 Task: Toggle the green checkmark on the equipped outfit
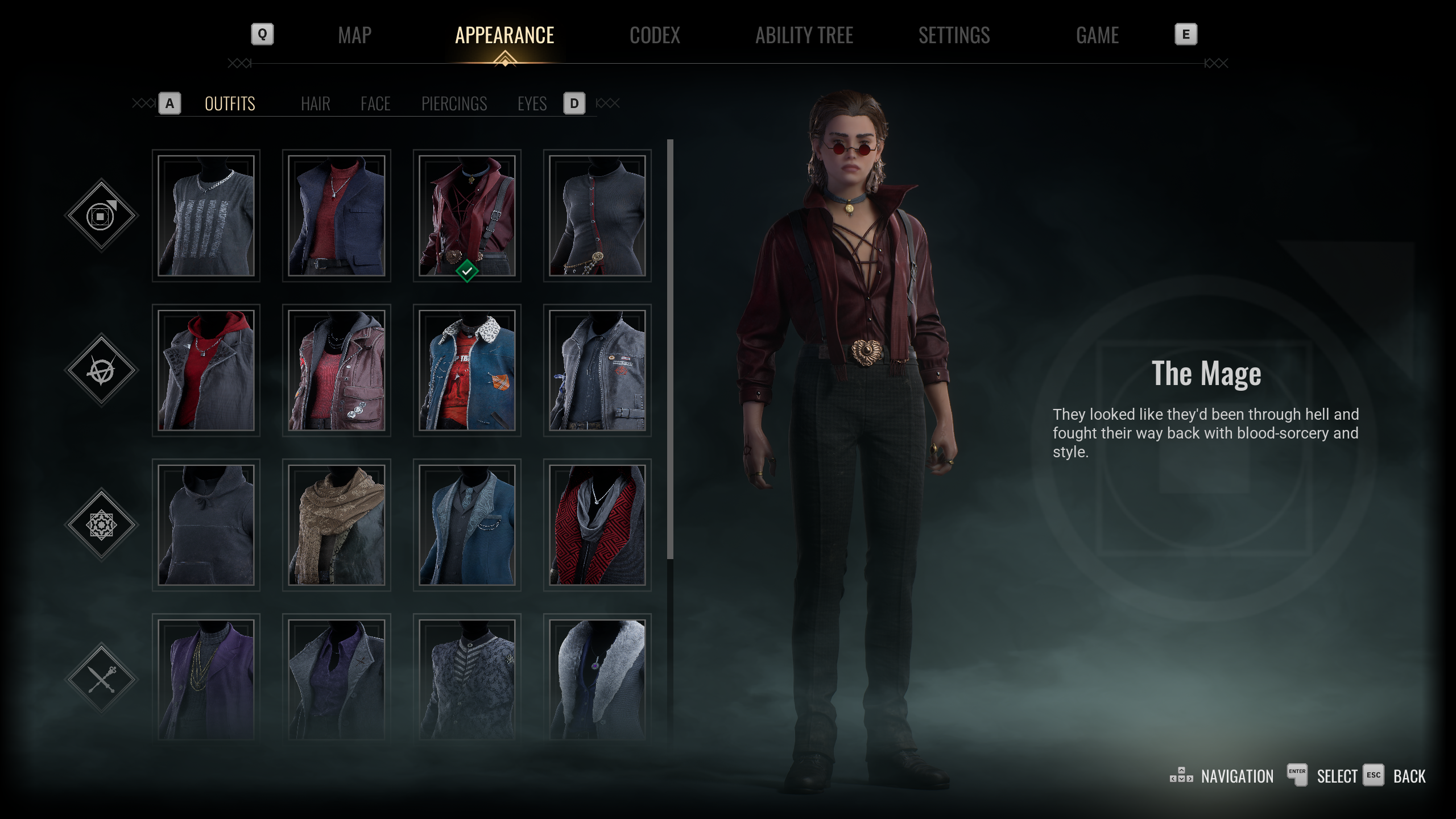467,271
